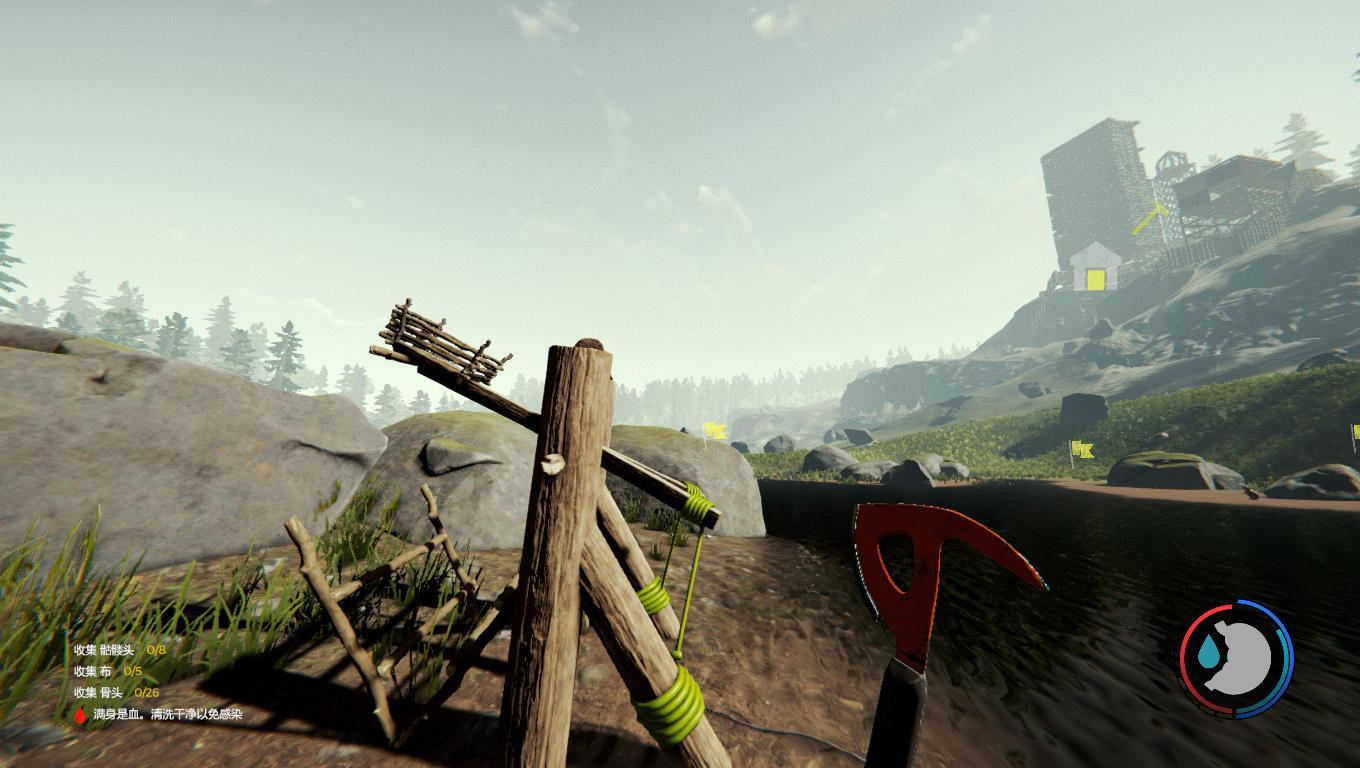Select the collect skulls objective entry

[x=119, y=650]
